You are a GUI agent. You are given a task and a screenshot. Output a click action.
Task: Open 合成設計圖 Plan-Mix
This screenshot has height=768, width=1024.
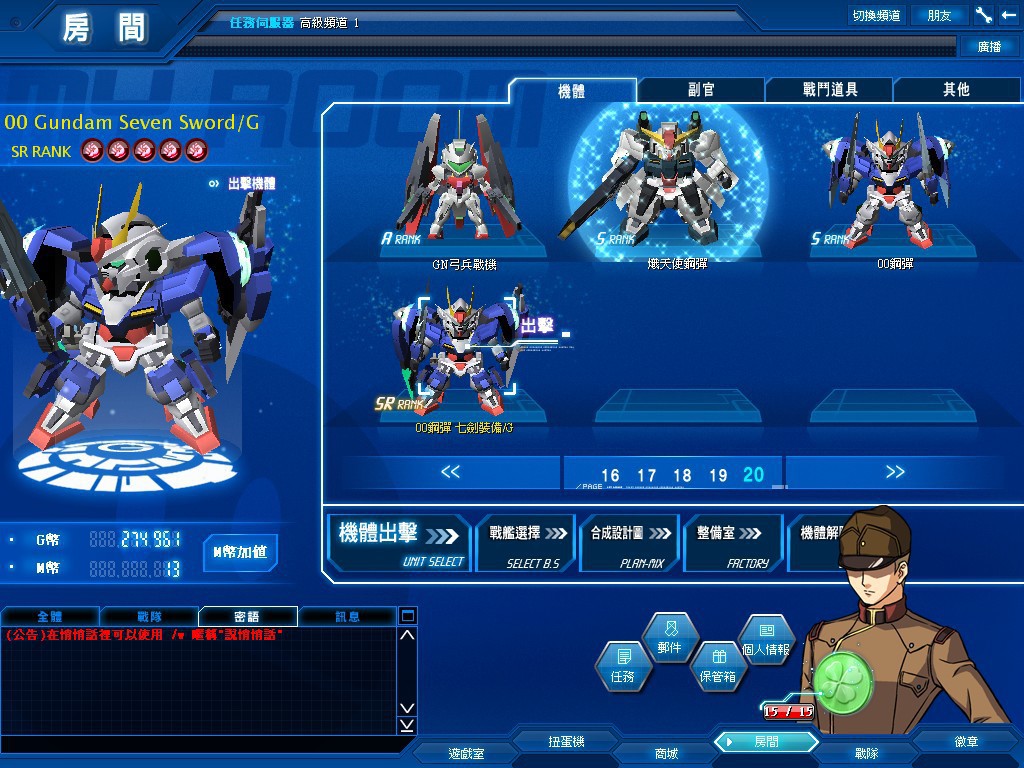tap(628, 543)
